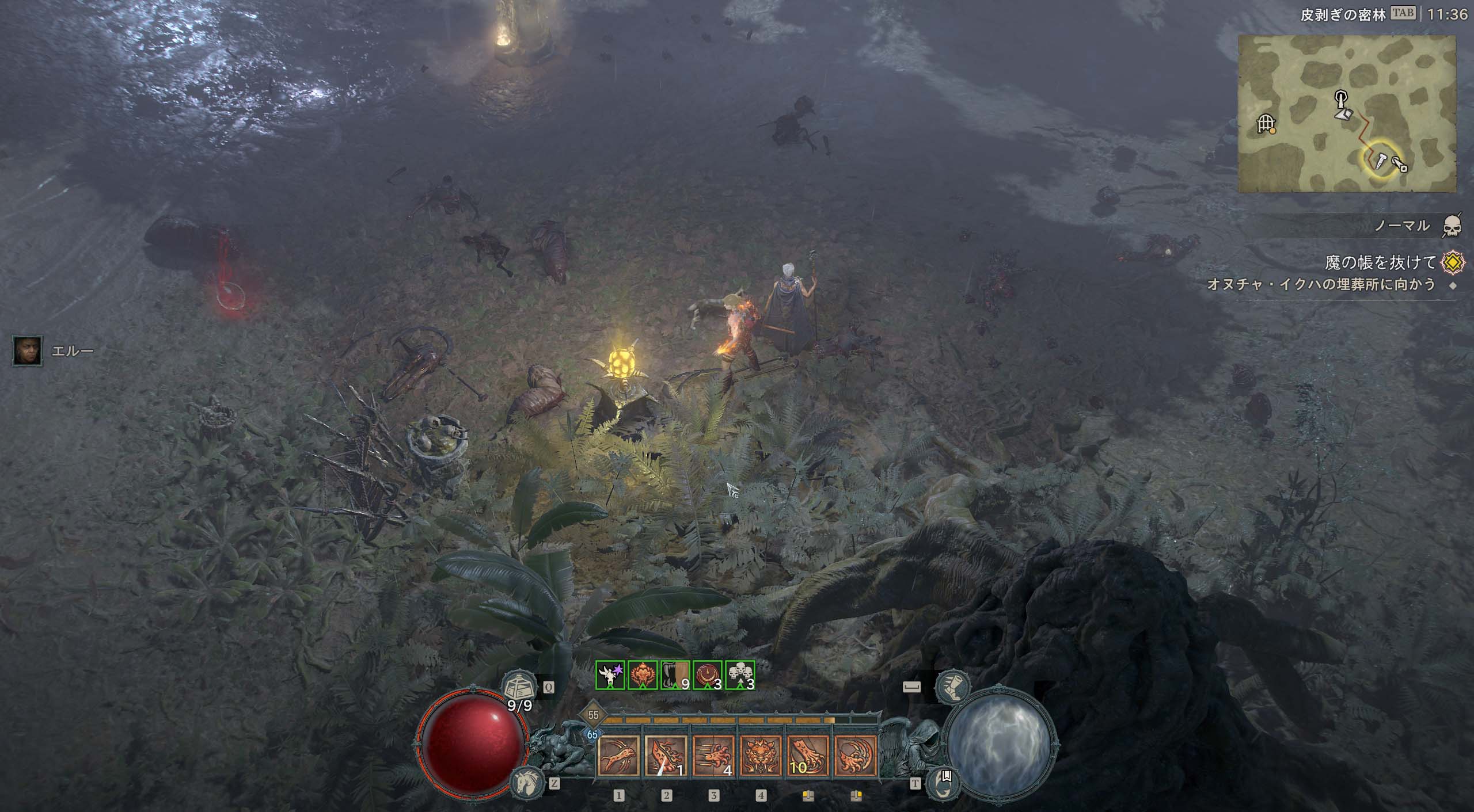Screen dimensions: 1474x812
Task: Open the minimap
Action: 1346,113
